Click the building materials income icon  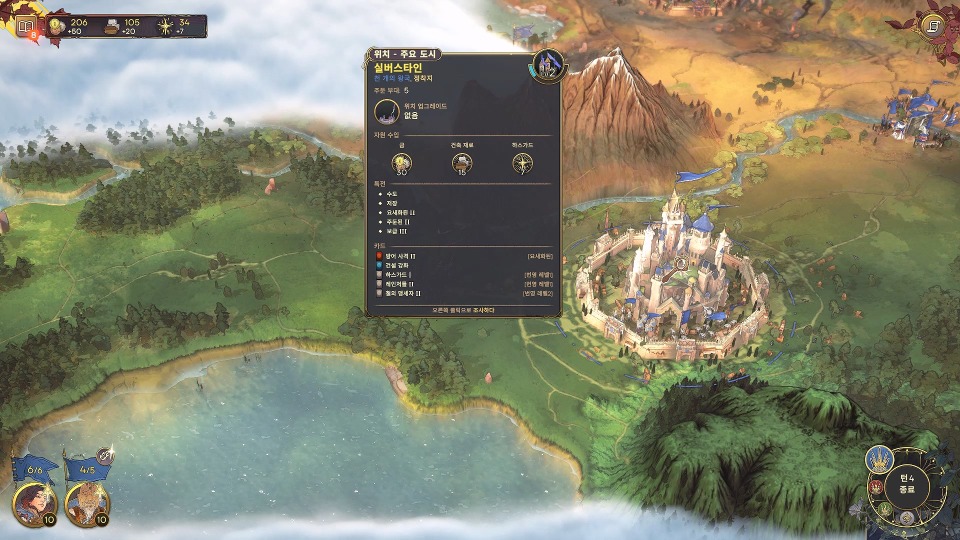[x=462, y=163]
